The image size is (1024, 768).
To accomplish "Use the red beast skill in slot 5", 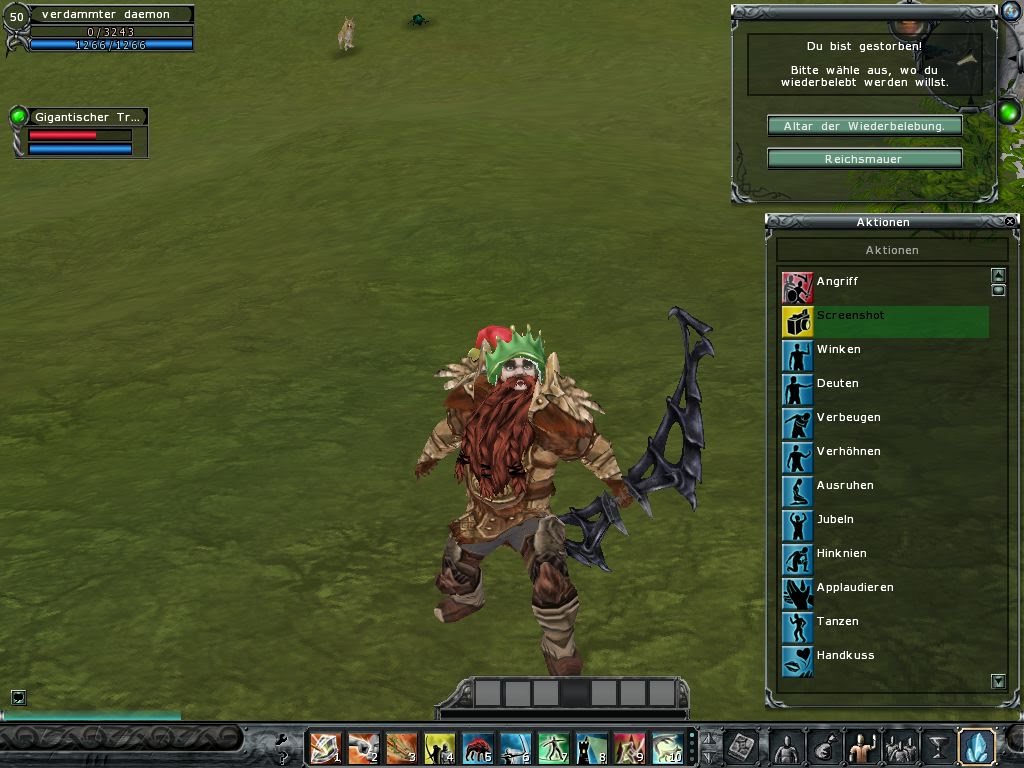I will pyautogui.click(x=477, y=747).
